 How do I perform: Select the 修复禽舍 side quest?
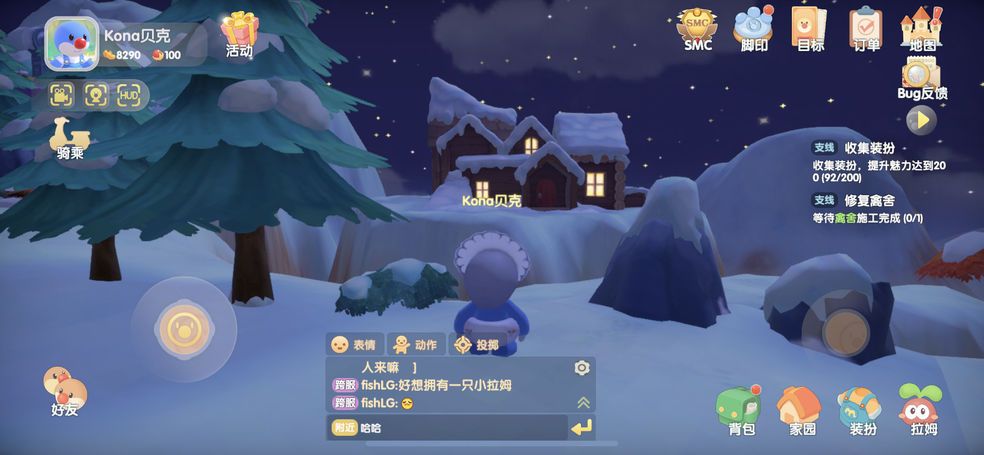pos(870,208)
